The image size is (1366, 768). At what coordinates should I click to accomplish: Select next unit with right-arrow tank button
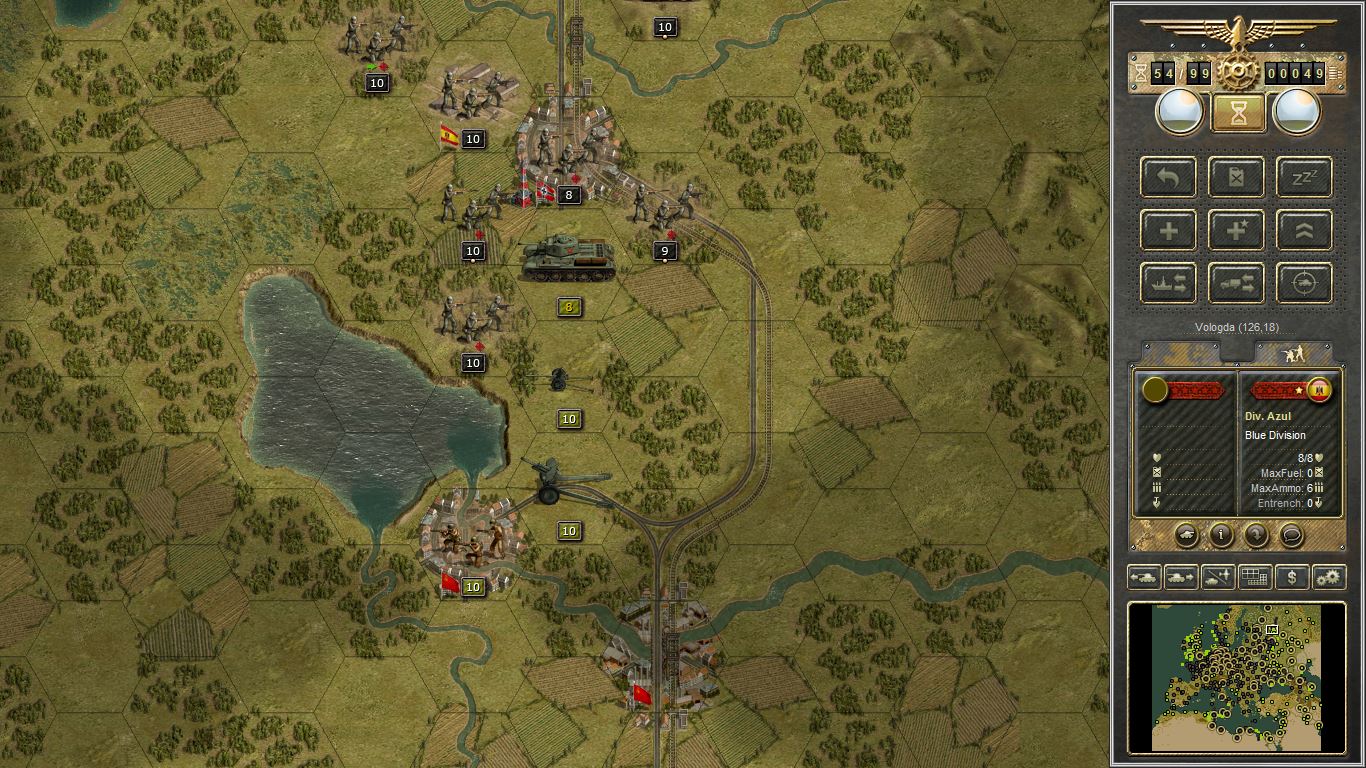pyautogui.click(x=1181, y=577)
